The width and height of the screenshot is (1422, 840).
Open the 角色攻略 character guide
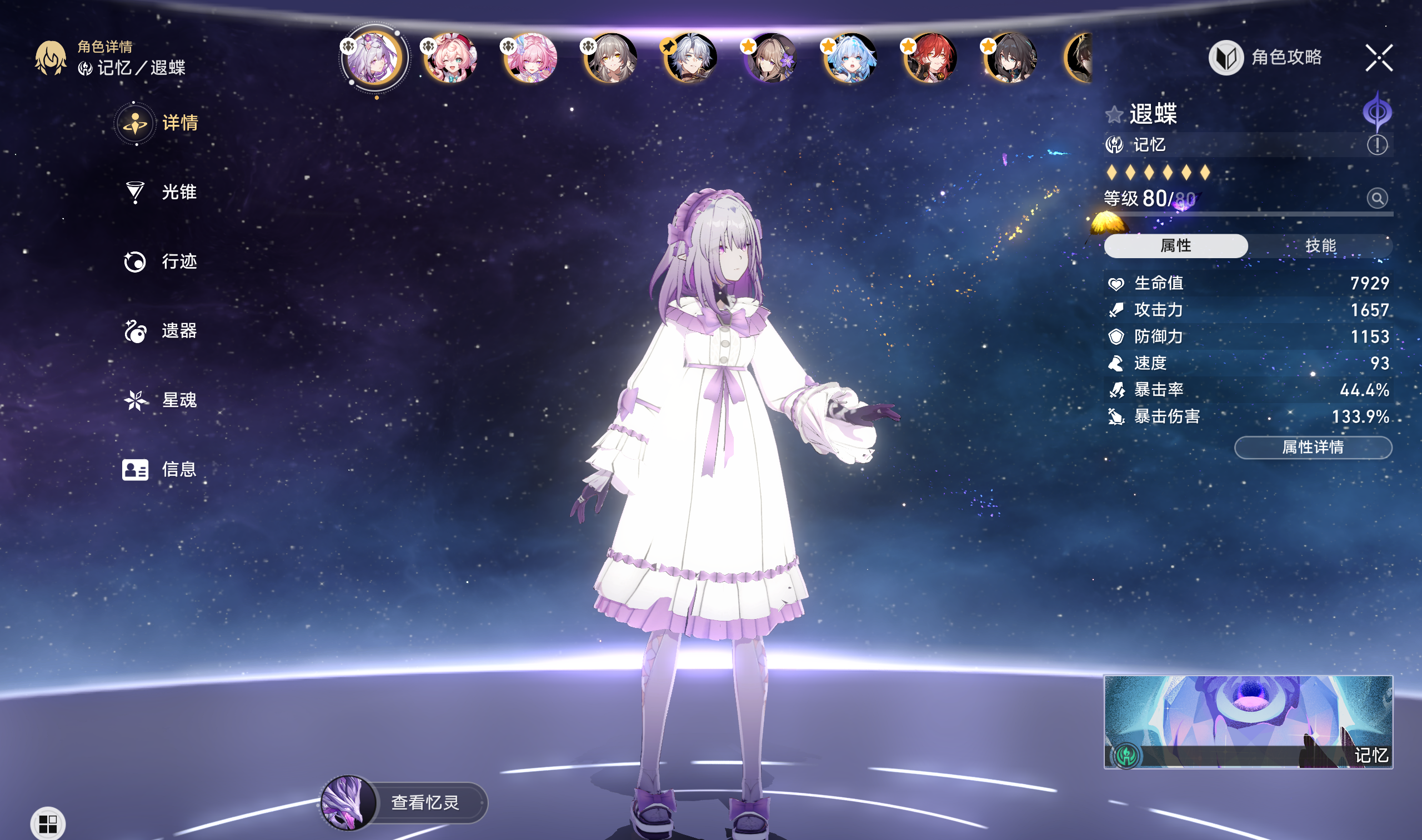tap(1266, 57)
